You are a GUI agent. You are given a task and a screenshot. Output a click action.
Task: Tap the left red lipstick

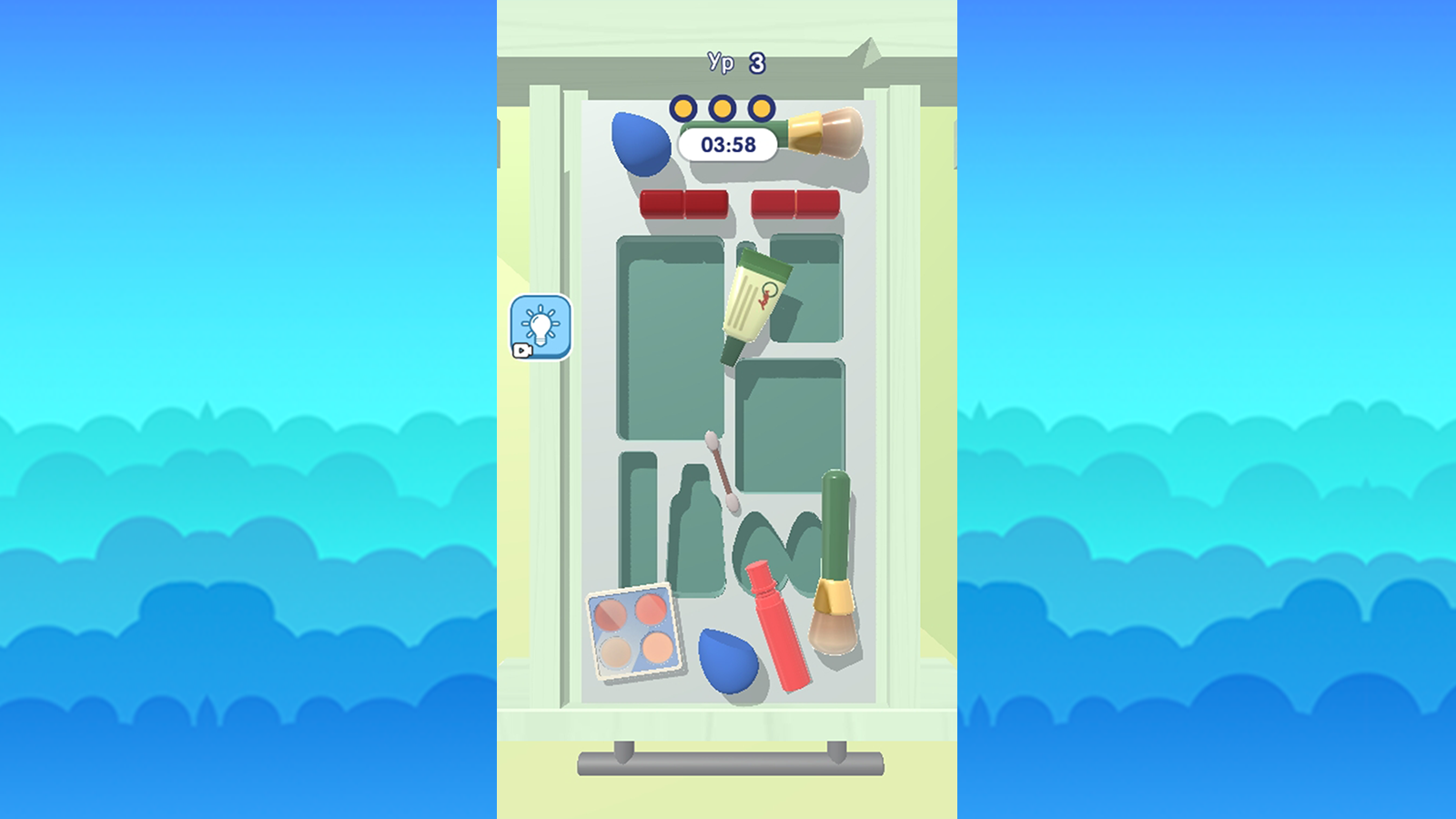tap(682, 204)
